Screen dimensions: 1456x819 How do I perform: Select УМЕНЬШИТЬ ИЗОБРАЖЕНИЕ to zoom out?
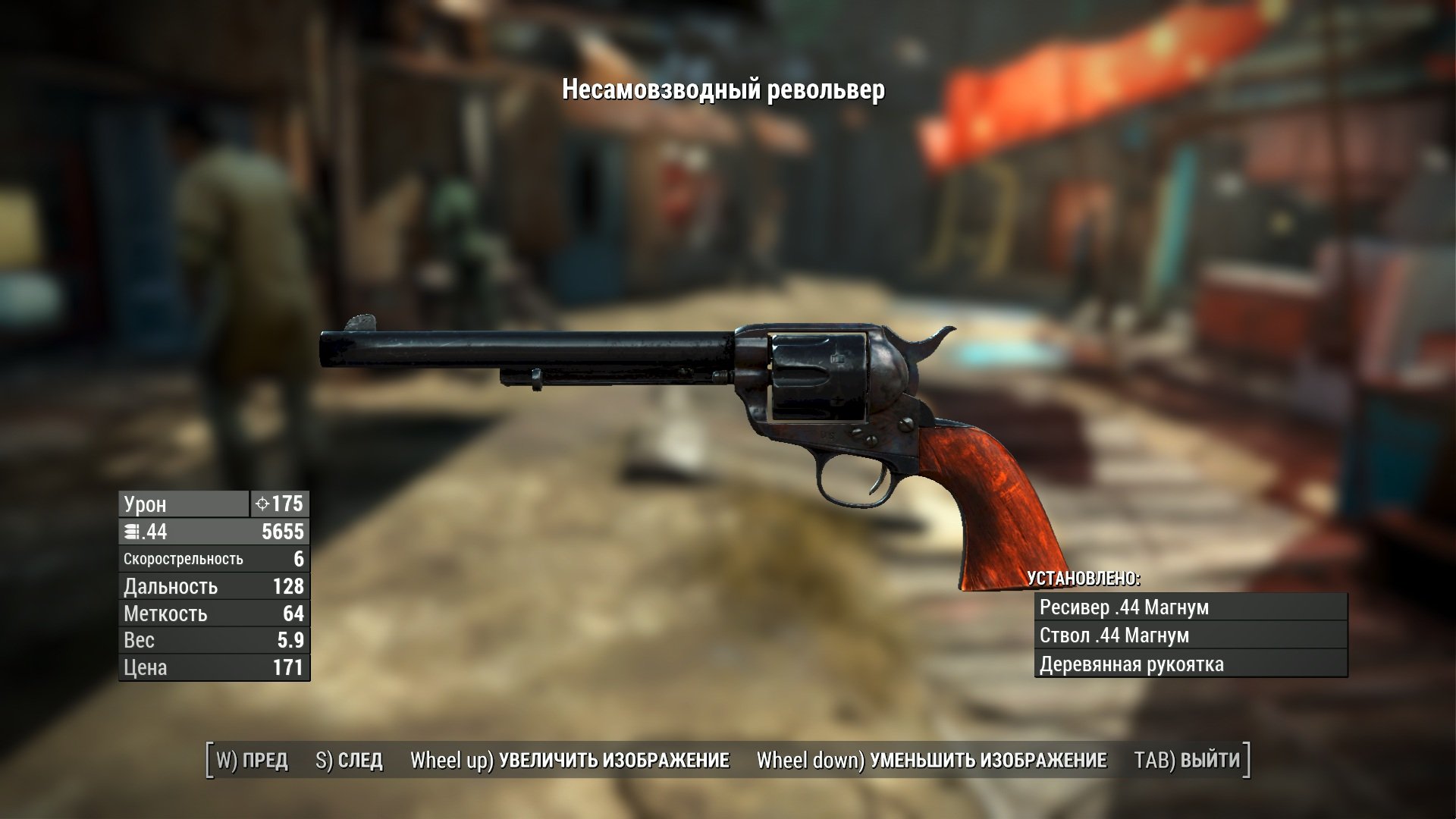tap(931, 760)
